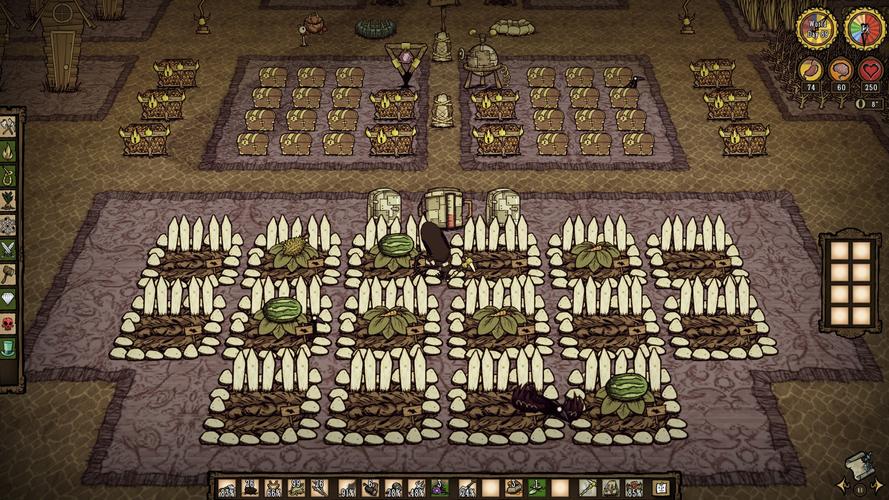Open the Fire crafting tab

9,151
